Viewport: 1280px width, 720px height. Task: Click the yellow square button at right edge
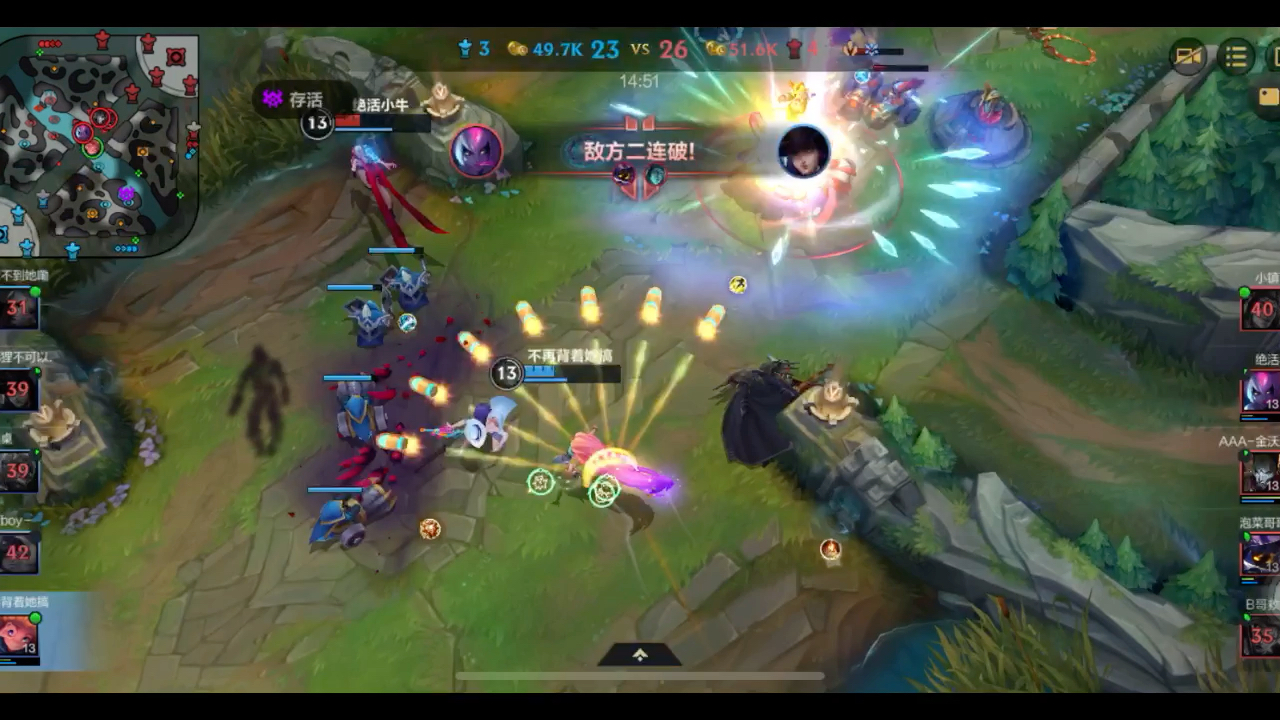[1268, 97]
